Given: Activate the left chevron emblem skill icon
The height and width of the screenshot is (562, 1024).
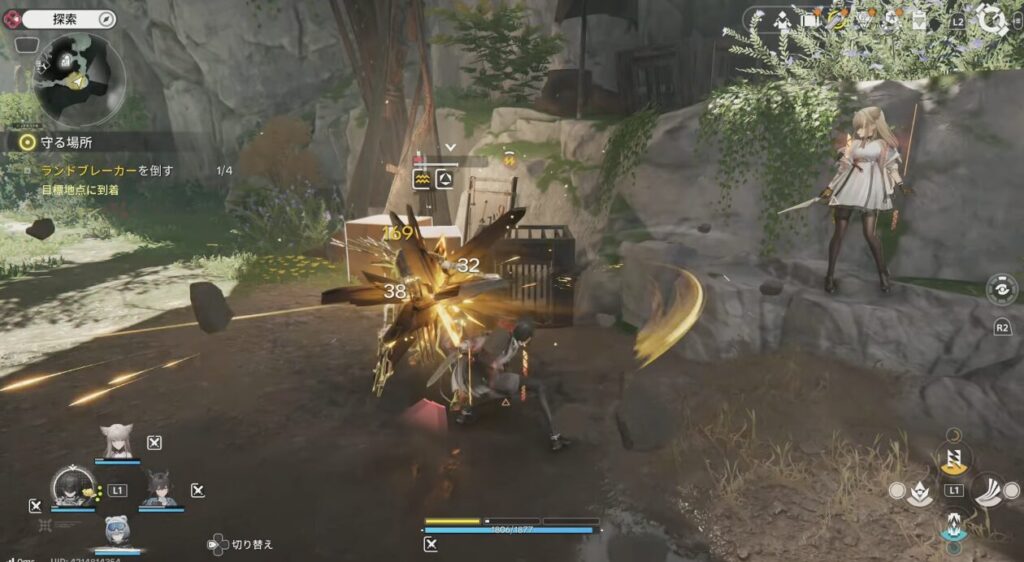Looking at the screenshot, I should pyautogui.click(x=920, y=490).
